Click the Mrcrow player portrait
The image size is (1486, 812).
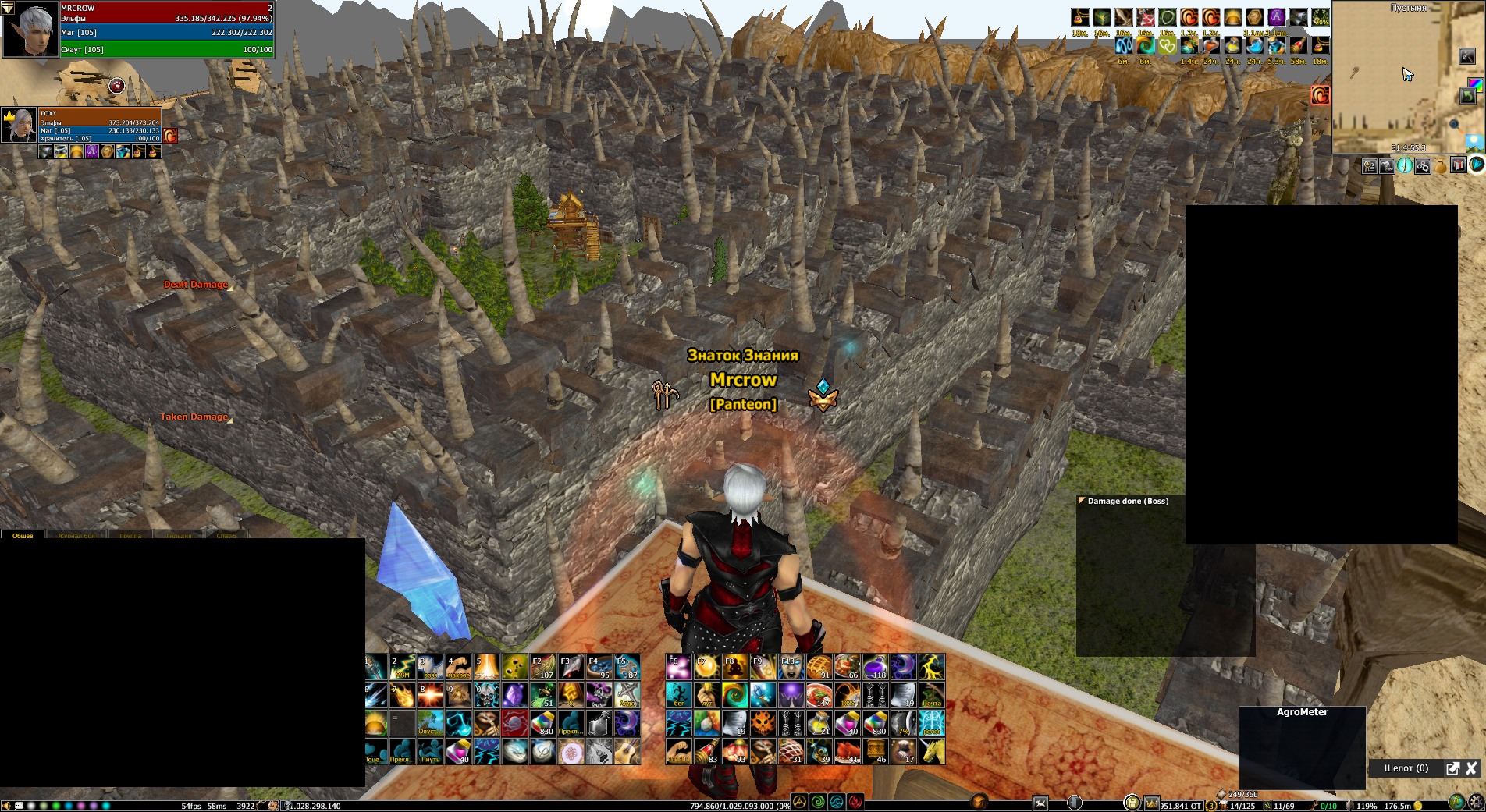pos(31,30)
